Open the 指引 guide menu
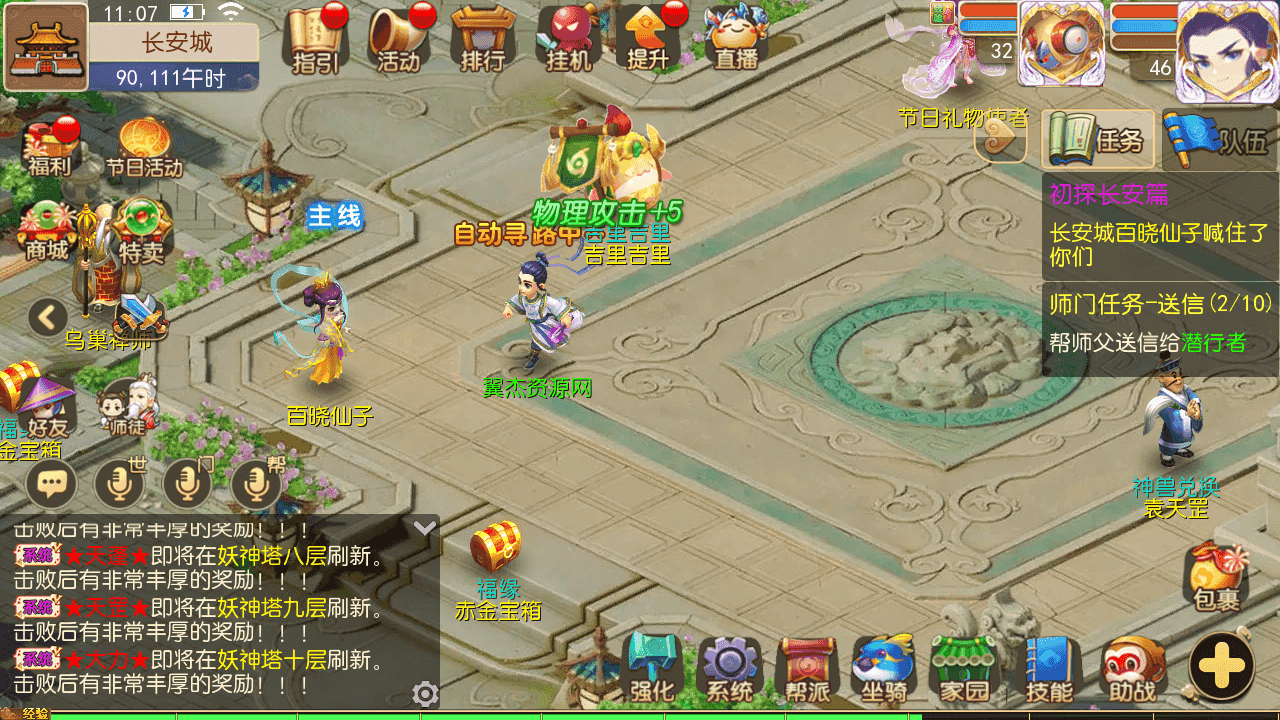 tap(316, 38)
